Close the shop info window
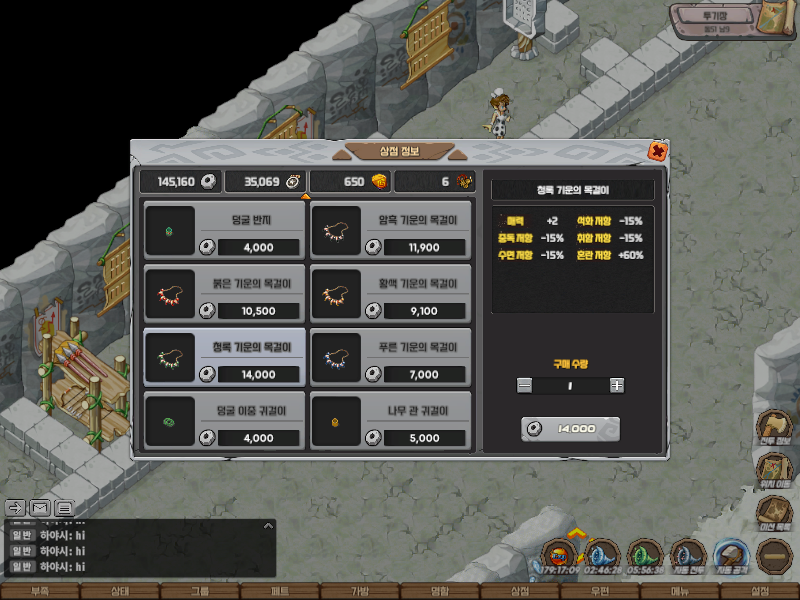 point(657,152)
